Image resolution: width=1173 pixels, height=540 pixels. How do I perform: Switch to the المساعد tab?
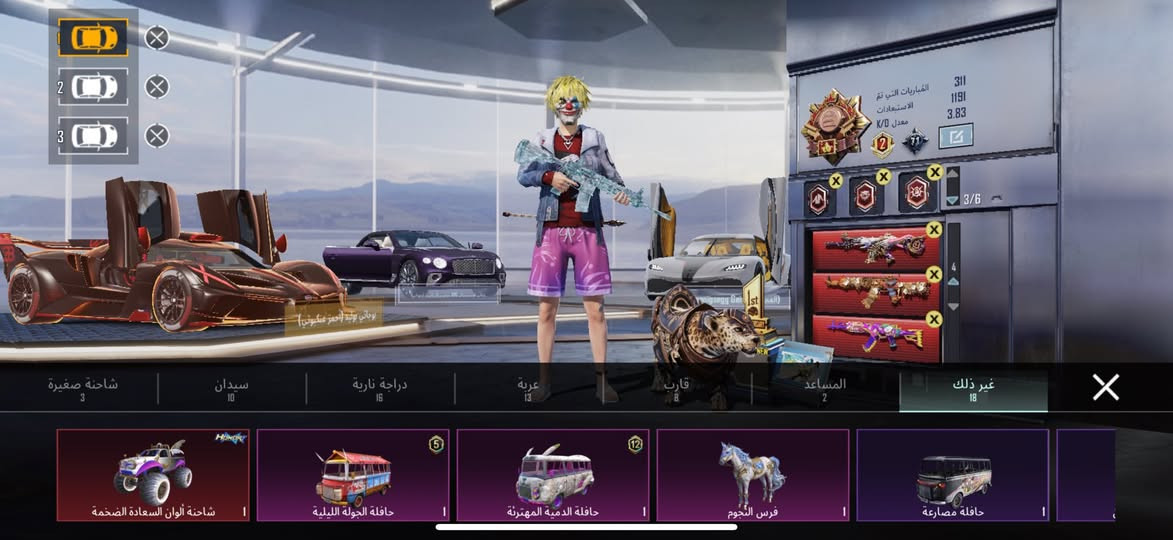[x=825, y=389]
